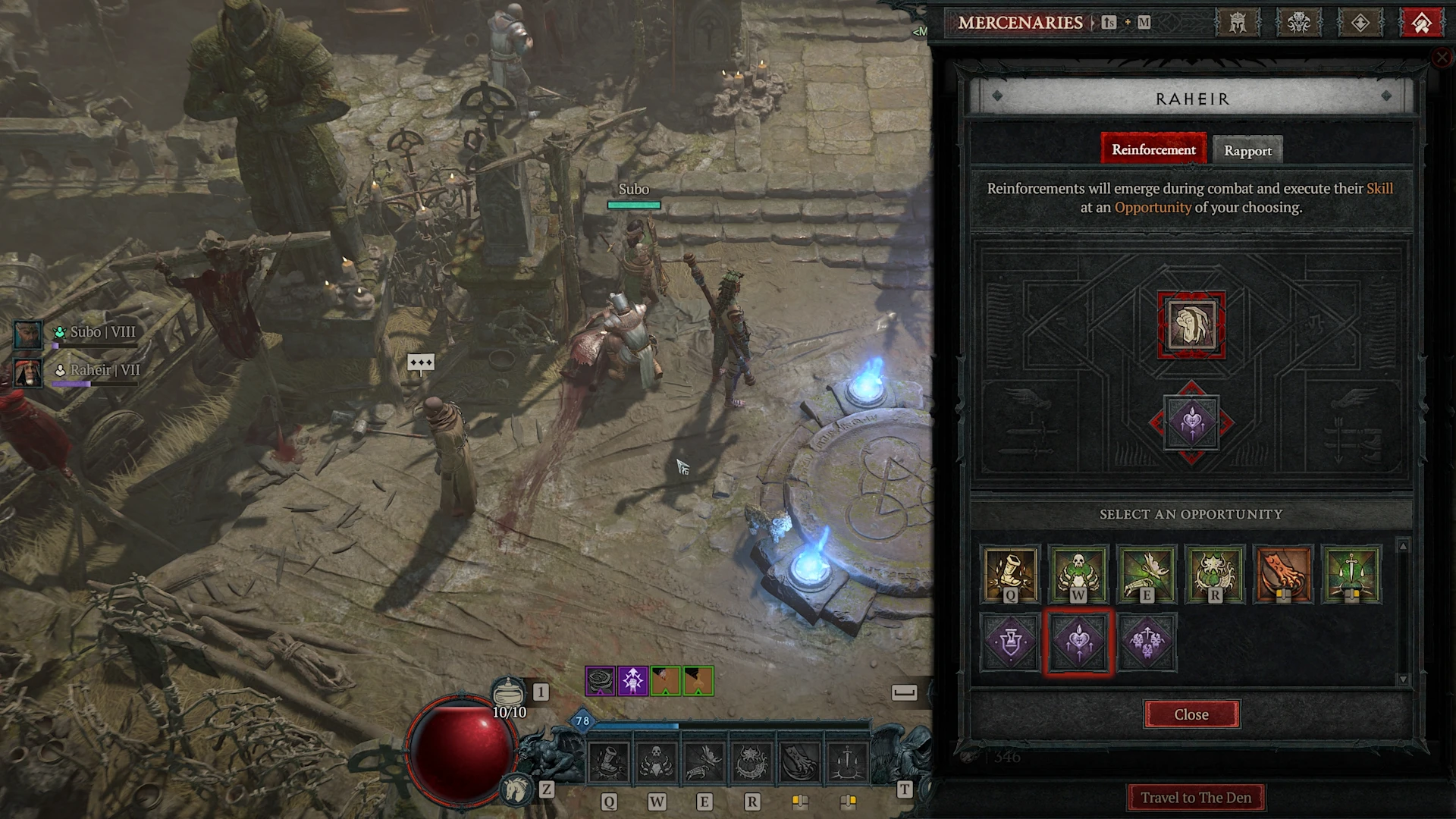Close the Mercenaries panel with the X
1456x819 pixels.
pyautogui.click(x=1442, y=58)
